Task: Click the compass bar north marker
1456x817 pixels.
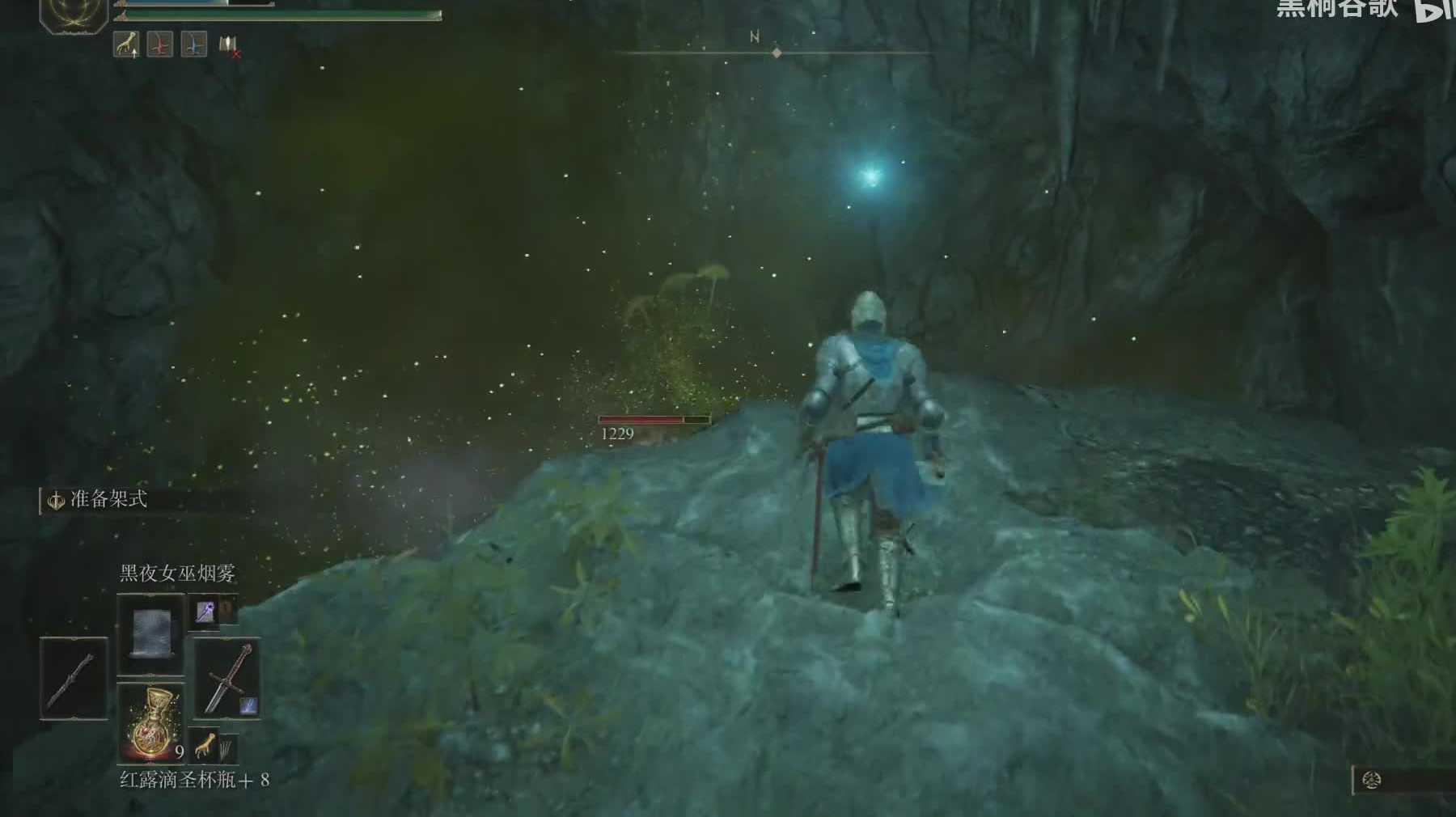Action: [755, 37]
